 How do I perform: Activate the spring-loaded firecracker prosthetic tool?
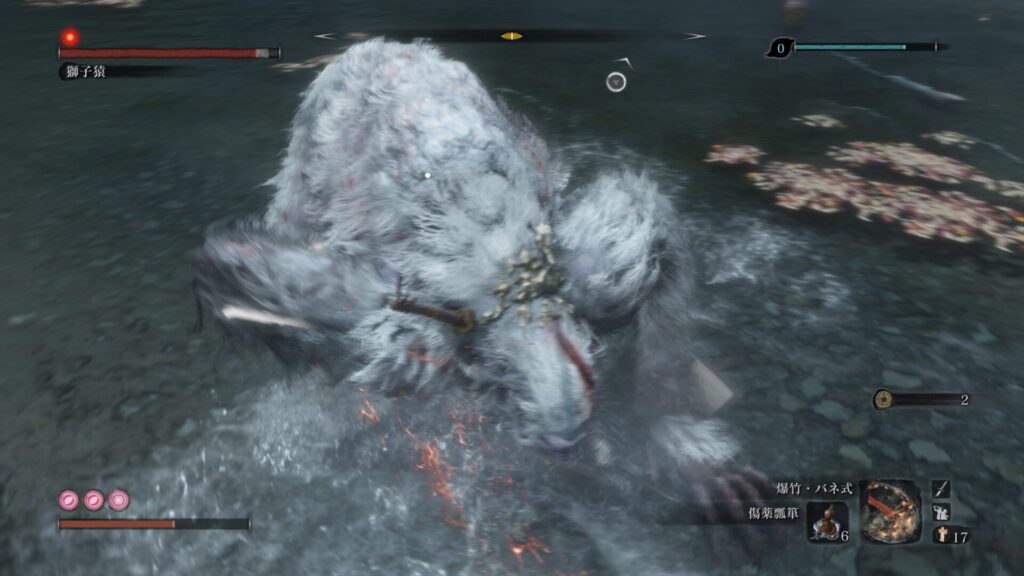click(891, 510)
